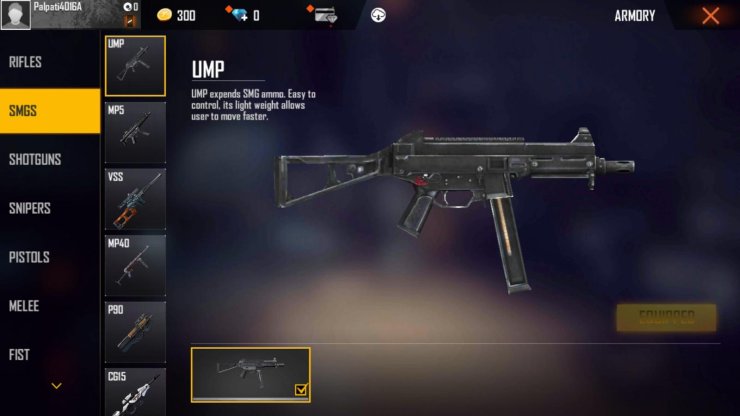Screen dimensions: 740x416
Task: Pick the MP5 from the weapon list
Action: [x=135, y=132]
